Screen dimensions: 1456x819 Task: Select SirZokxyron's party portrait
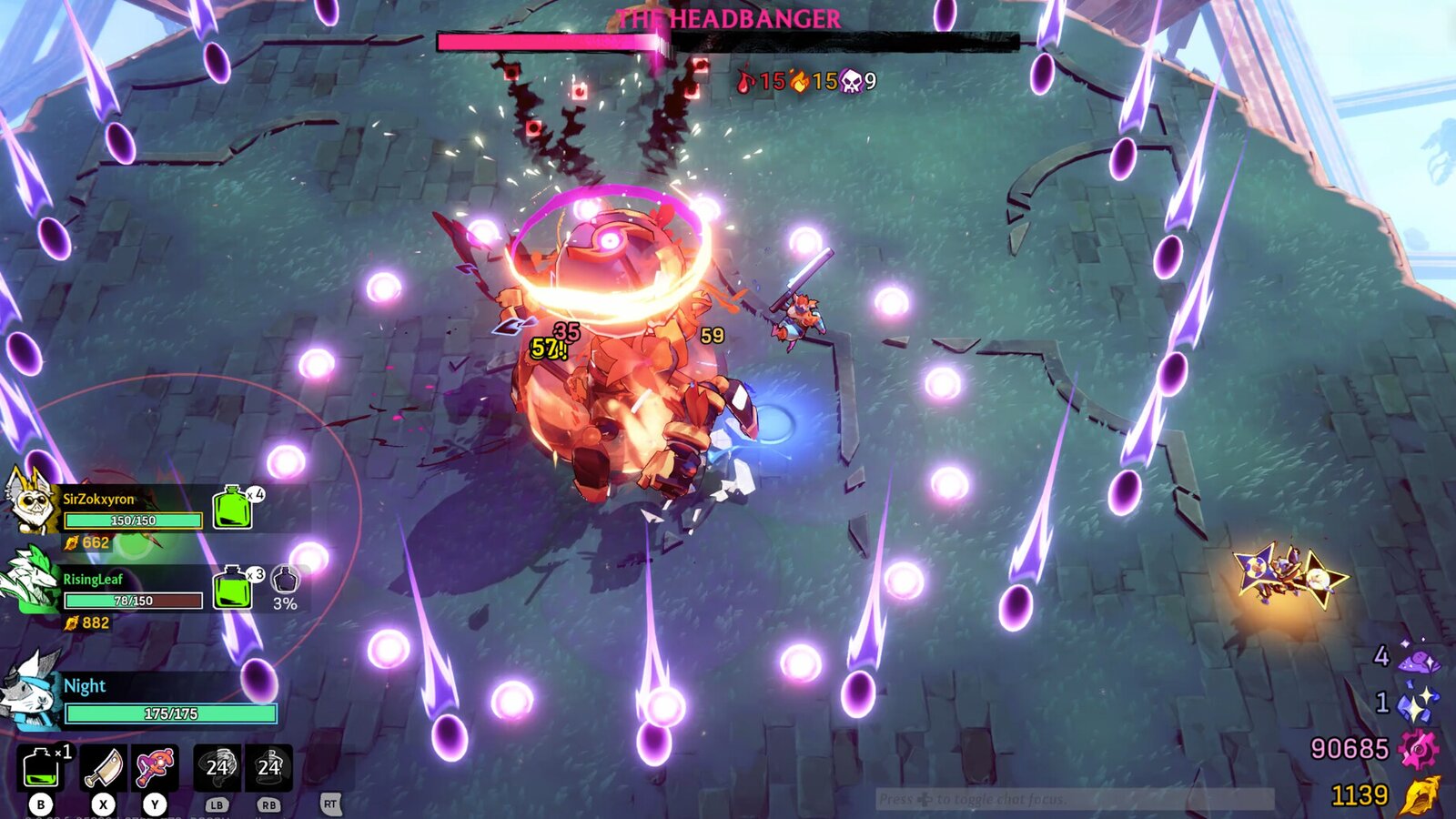tap(29, 499)
